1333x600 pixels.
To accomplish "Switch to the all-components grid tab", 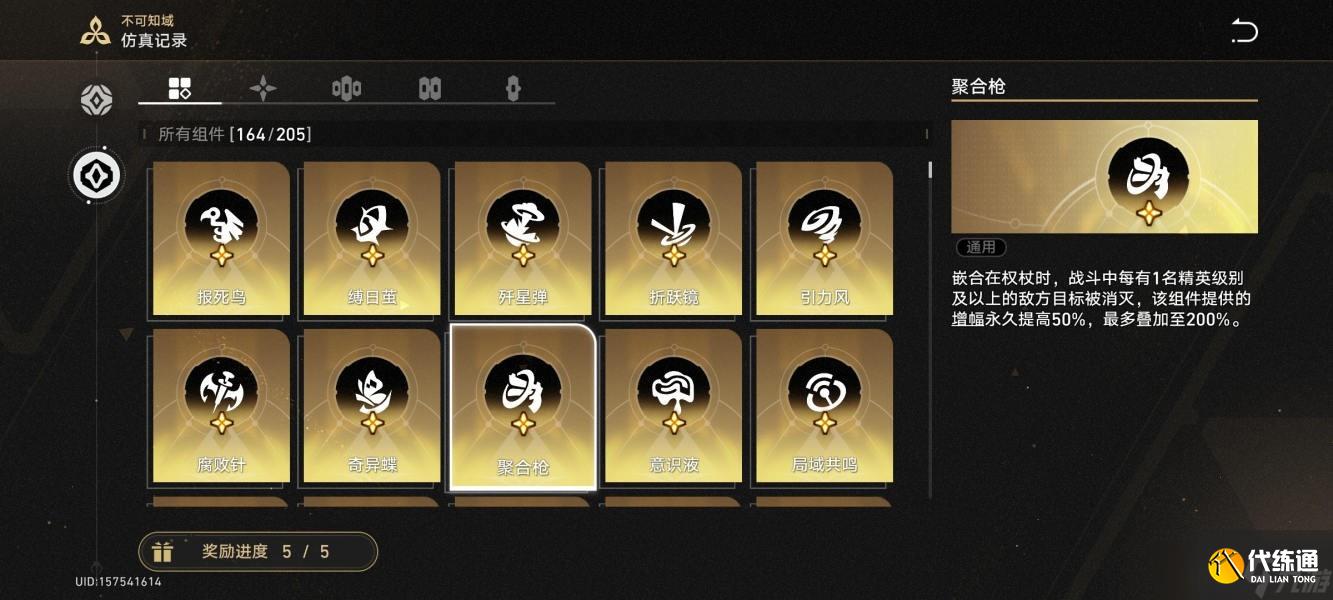I will (x=180, y=88).
